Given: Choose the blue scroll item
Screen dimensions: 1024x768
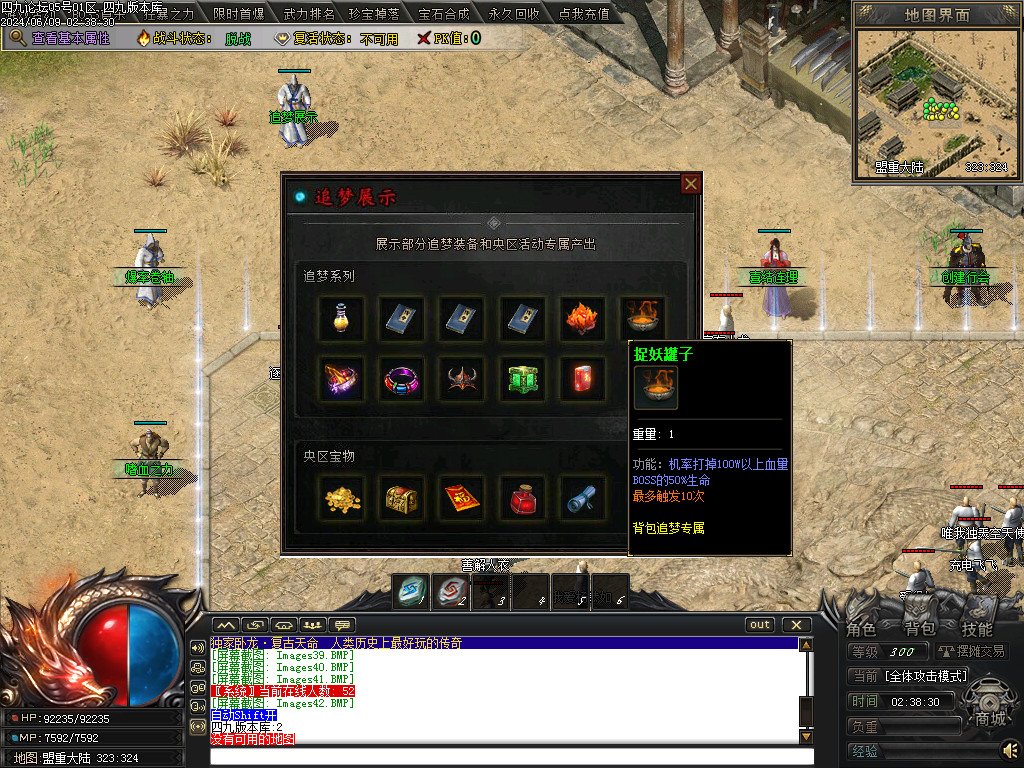Looking at the screenshot, I should (x=581, y=497).
